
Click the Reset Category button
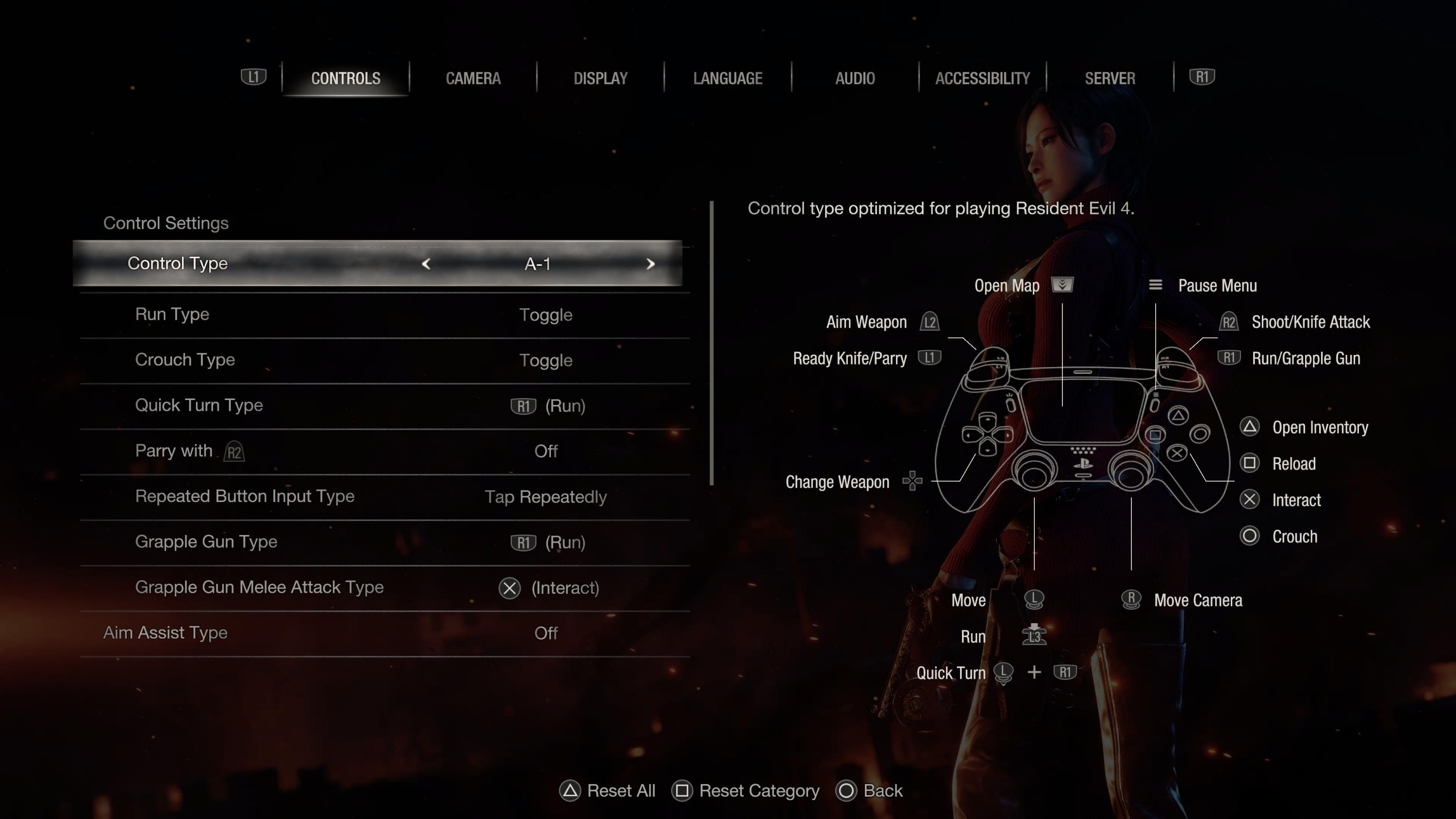point(745,791)
